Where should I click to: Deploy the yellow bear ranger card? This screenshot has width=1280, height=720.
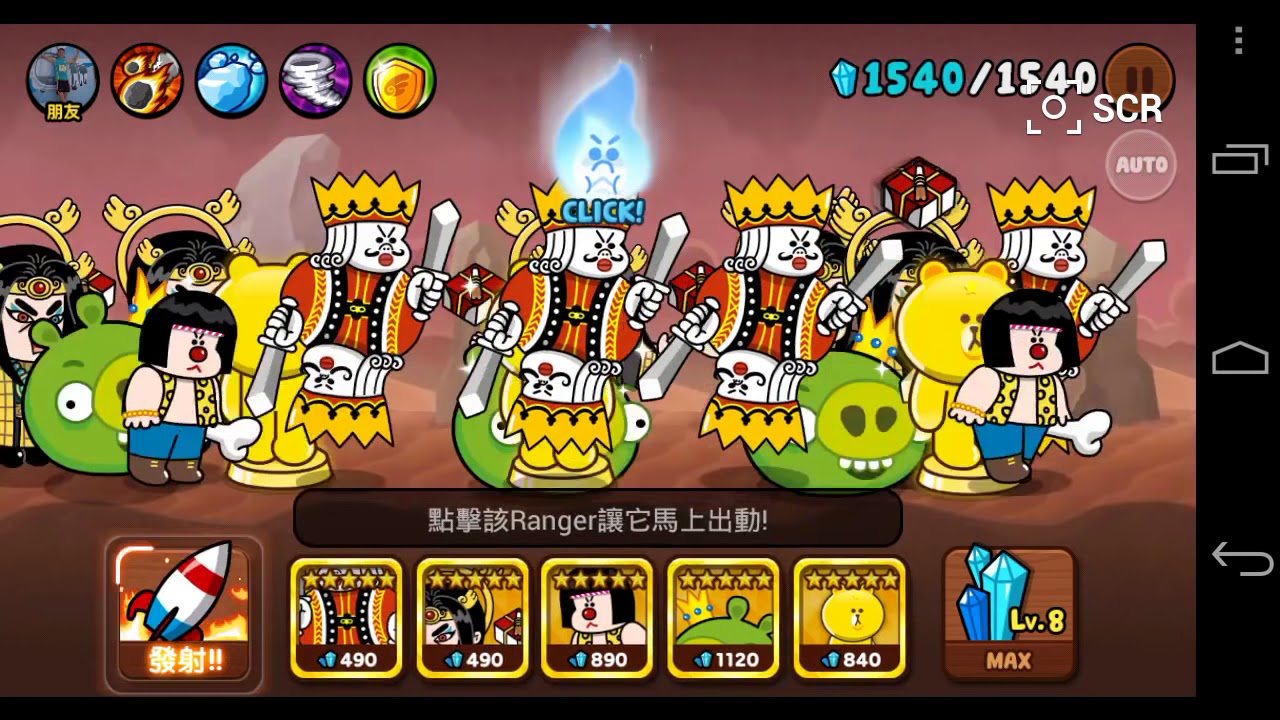point(849,617)
